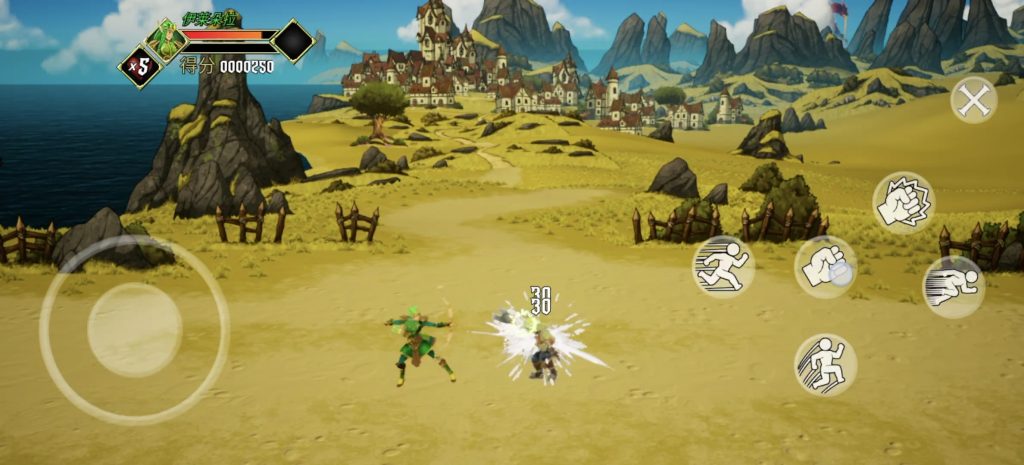This screenshot has width=1024, height=465.
Task: Tap the jump action button
Action: 825,364
